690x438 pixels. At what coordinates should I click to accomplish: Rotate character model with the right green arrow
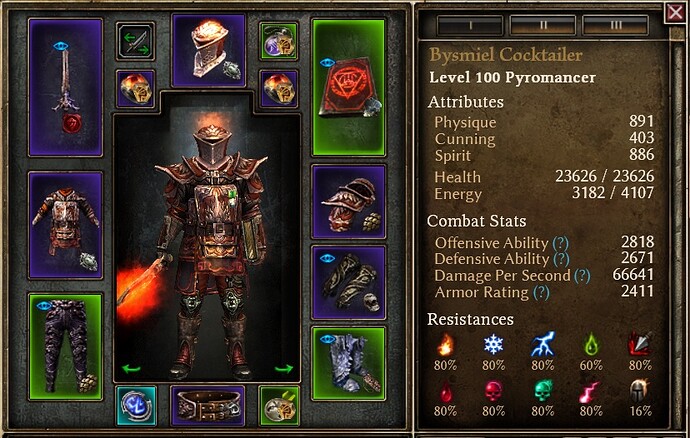point(284,368)
